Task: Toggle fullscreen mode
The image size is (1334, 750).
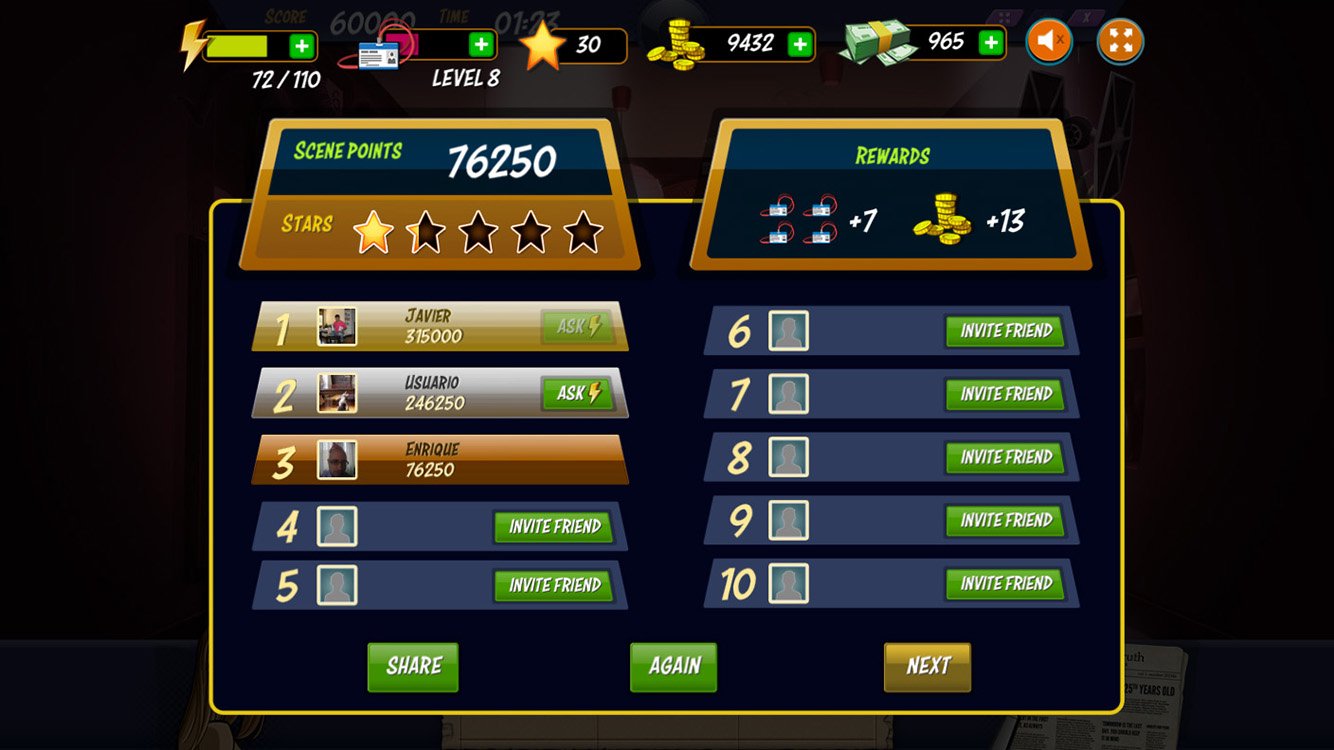Action: point(1120,42)
